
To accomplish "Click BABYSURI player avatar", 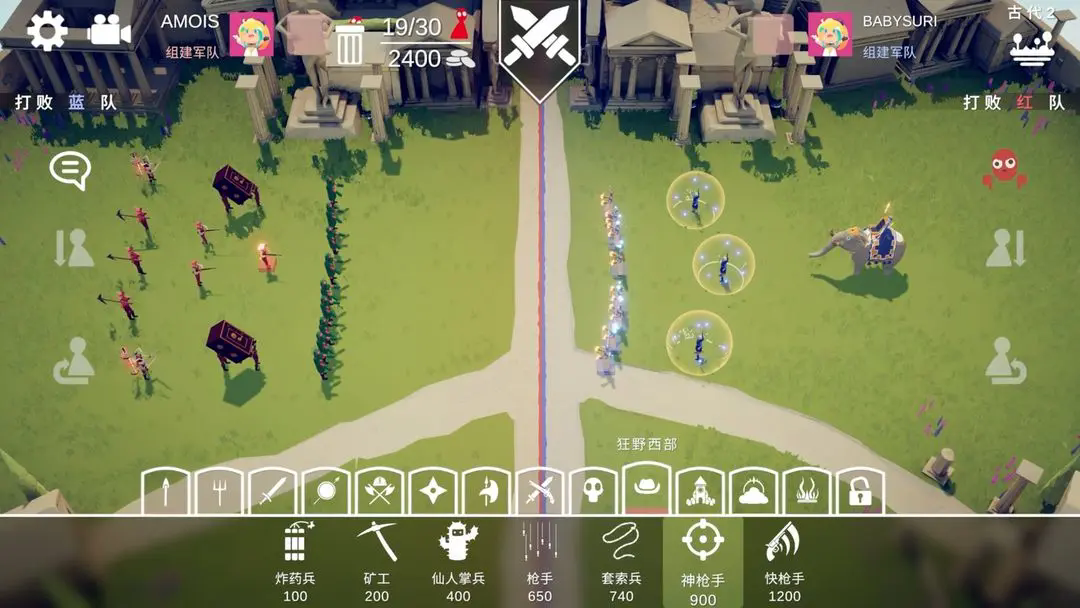I will coord(829,34).
